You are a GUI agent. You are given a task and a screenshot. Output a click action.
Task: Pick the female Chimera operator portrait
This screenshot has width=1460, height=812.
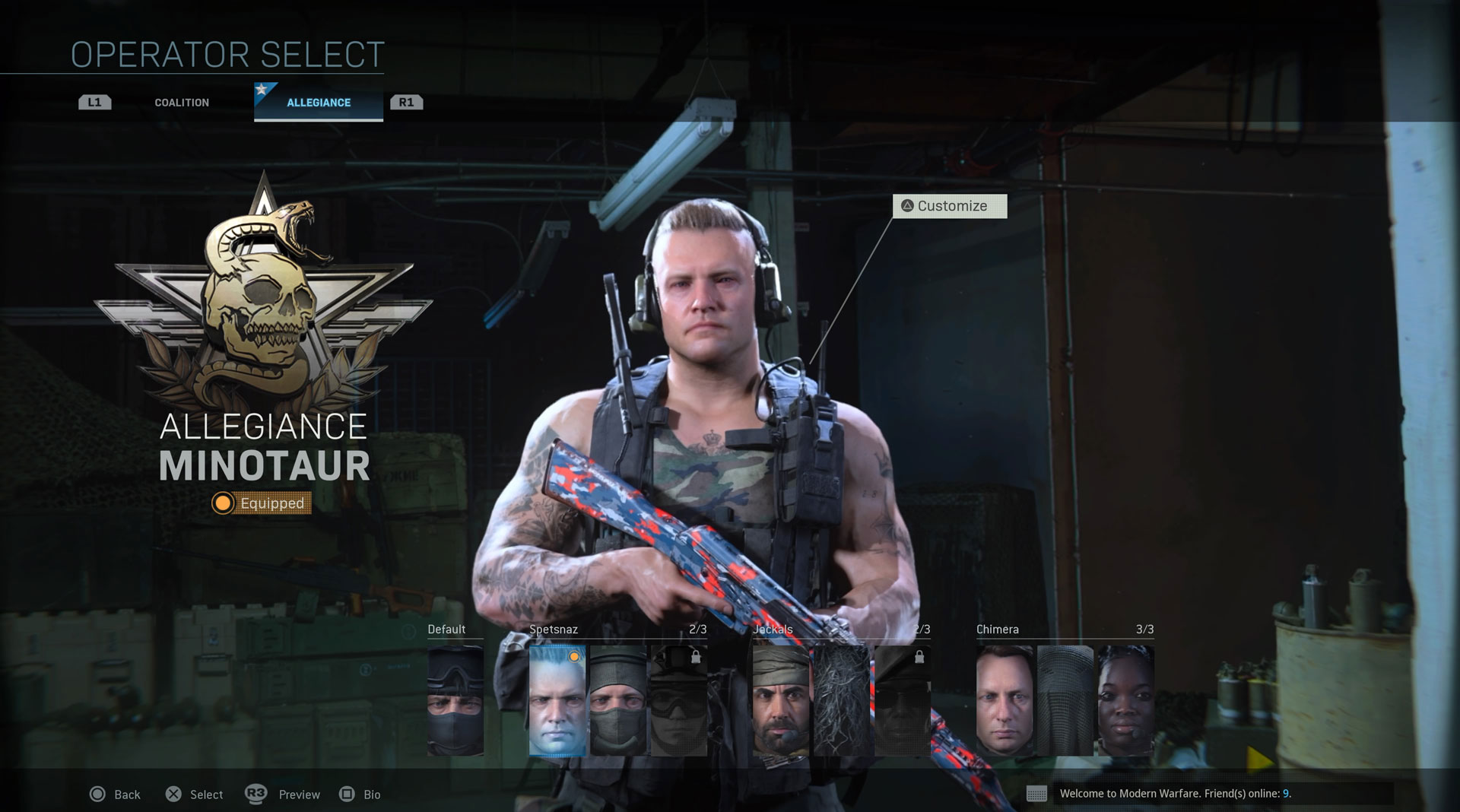click(x=1125, y=700)
